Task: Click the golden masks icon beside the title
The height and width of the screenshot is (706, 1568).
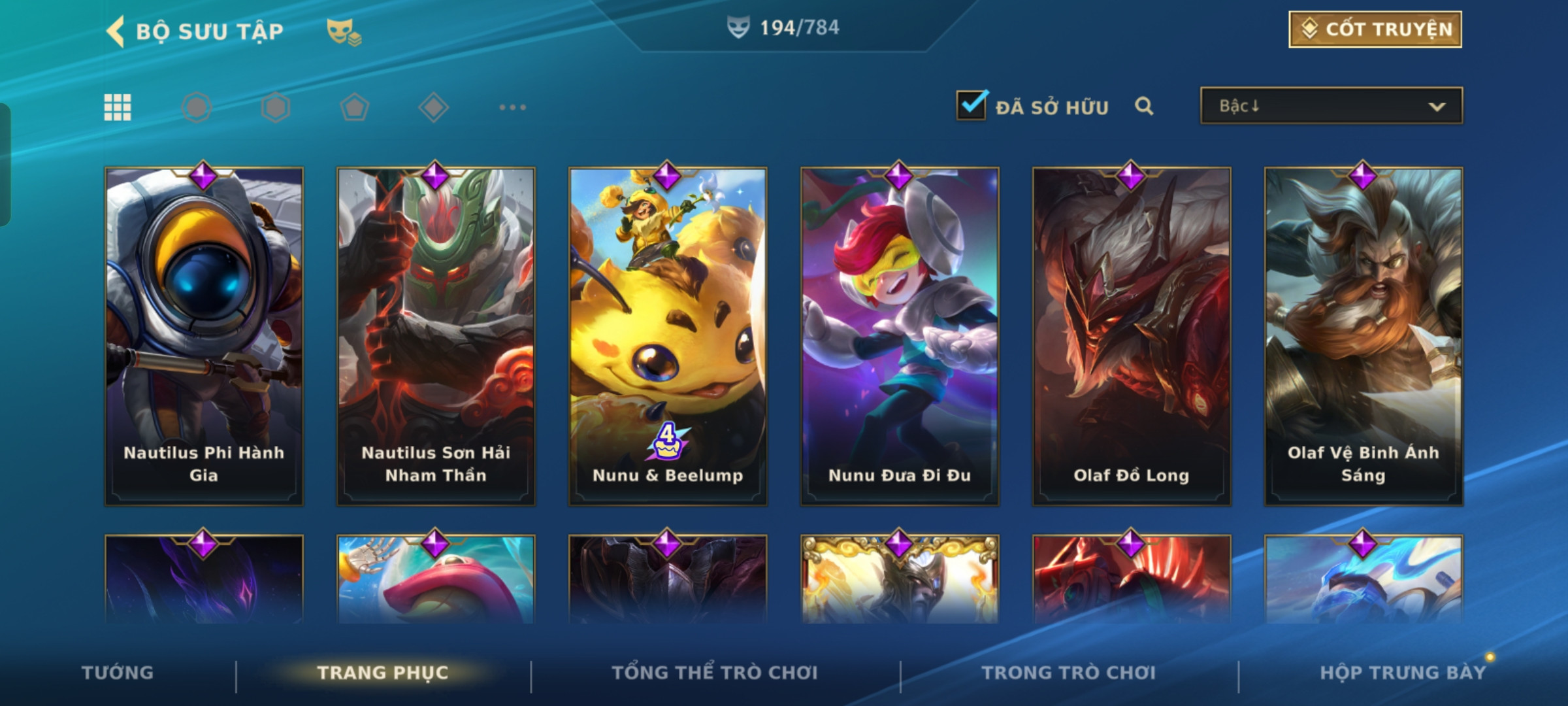Action: (x=344, y=31)
